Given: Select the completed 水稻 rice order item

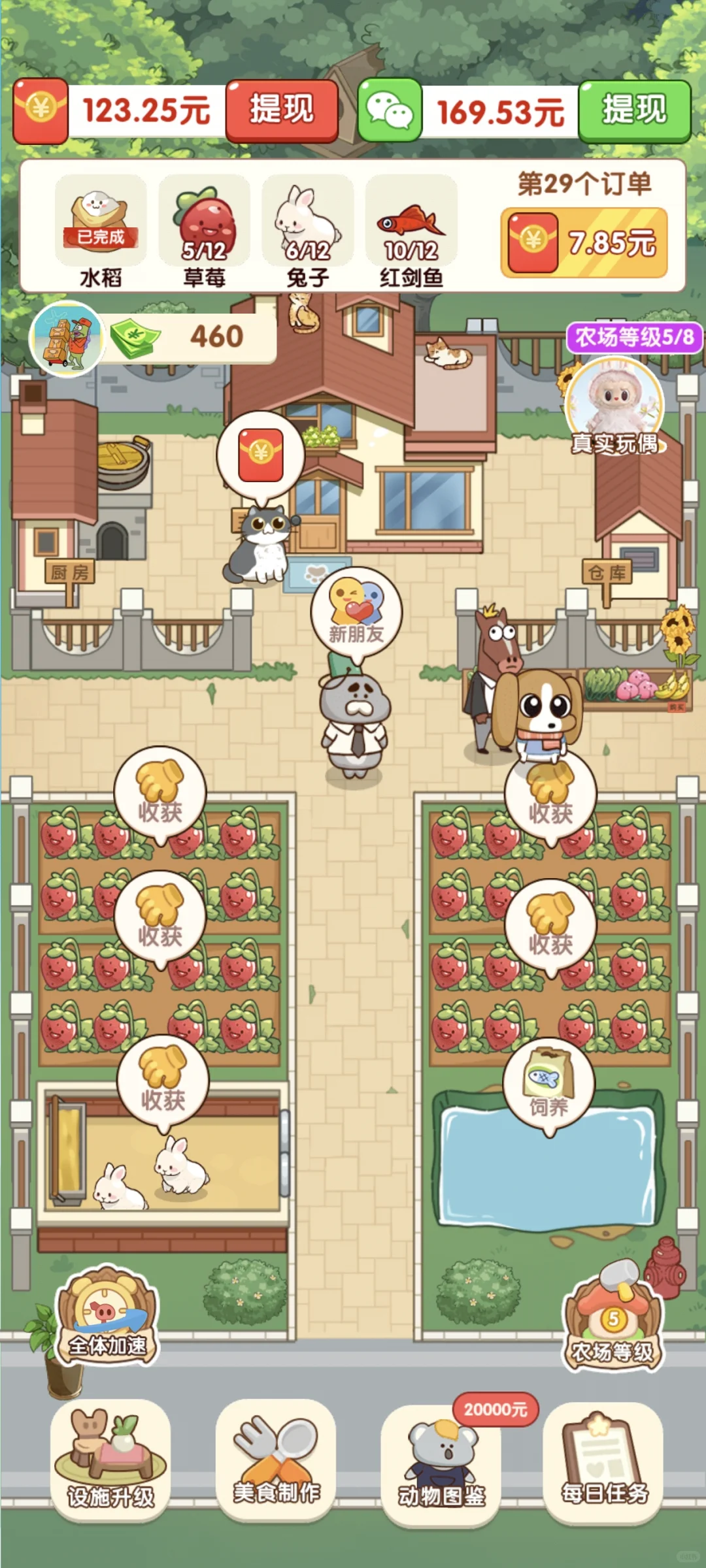Looking at the screenshot, I should point(101,232).
